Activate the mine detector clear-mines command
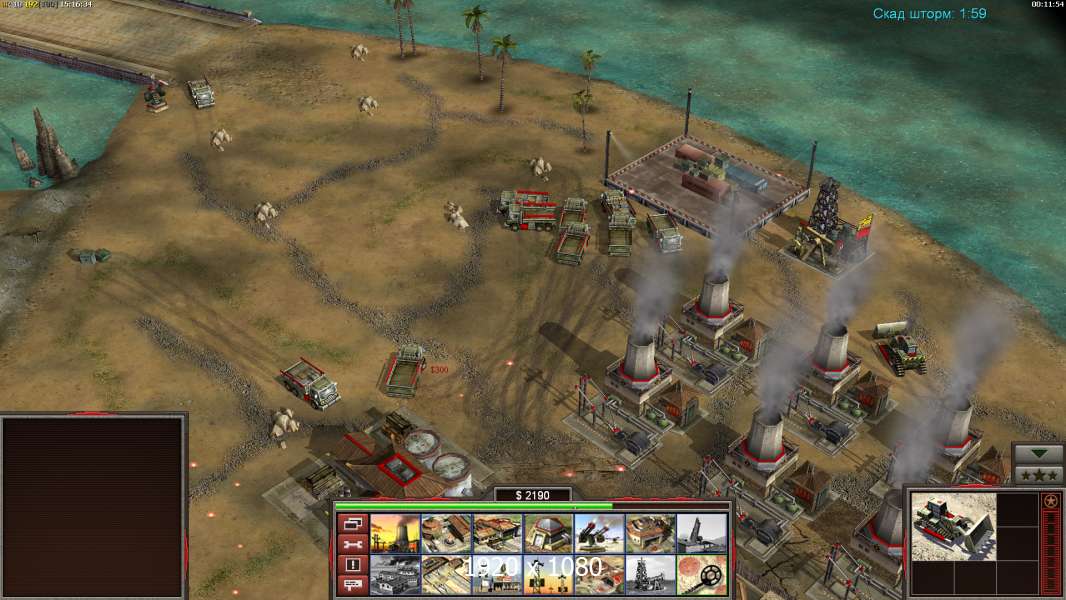This screenshot has height=600, width=1066. point(702,575)
